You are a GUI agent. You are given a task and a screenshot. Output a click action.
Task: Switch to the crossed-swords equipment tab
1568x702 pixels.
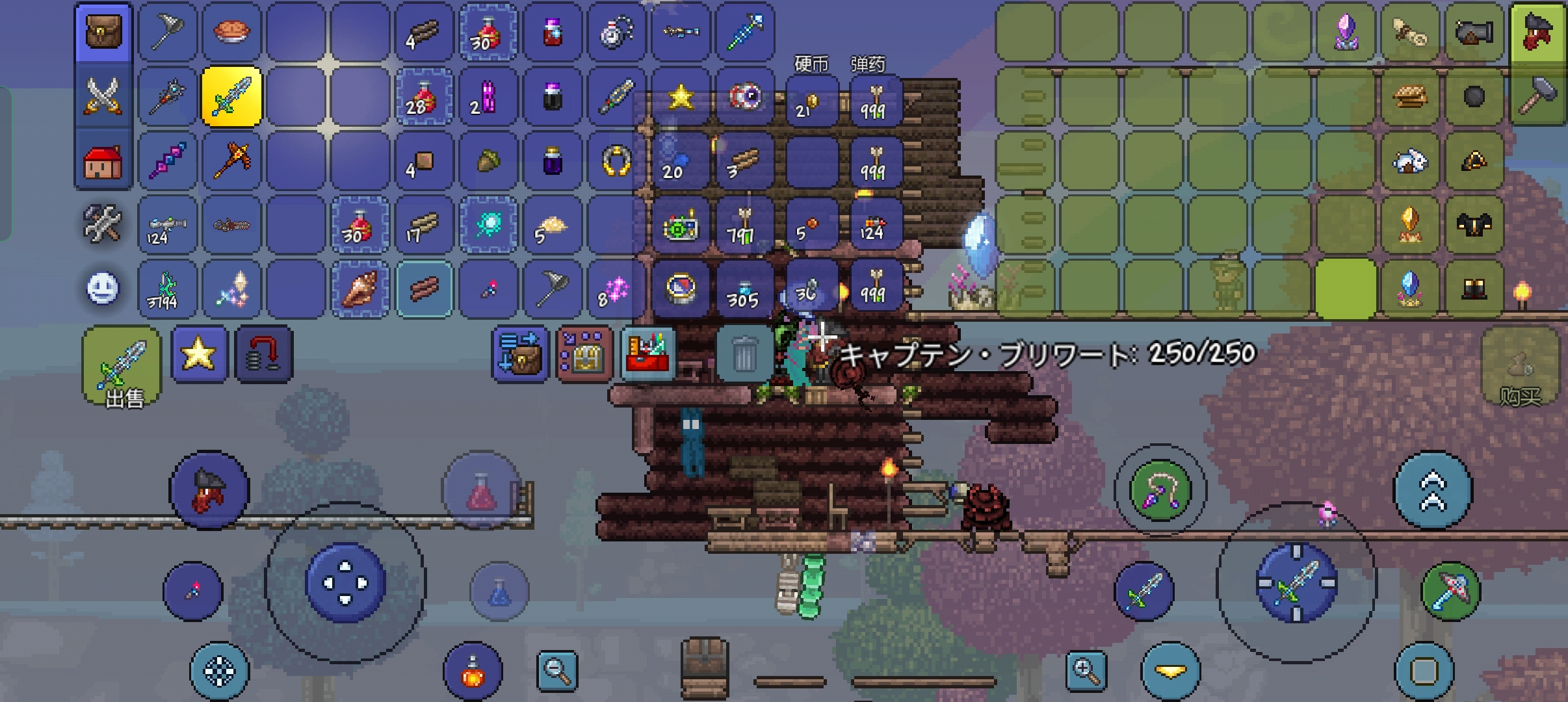[104, 96]
